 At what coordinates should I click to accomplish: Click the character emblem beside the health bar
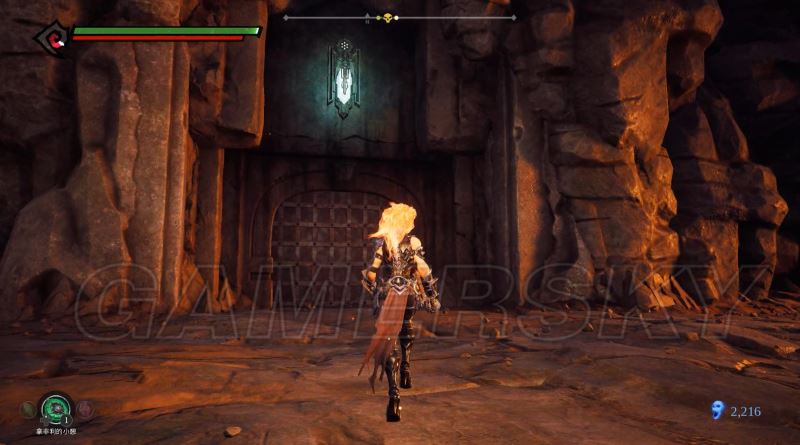pos(50,38)
